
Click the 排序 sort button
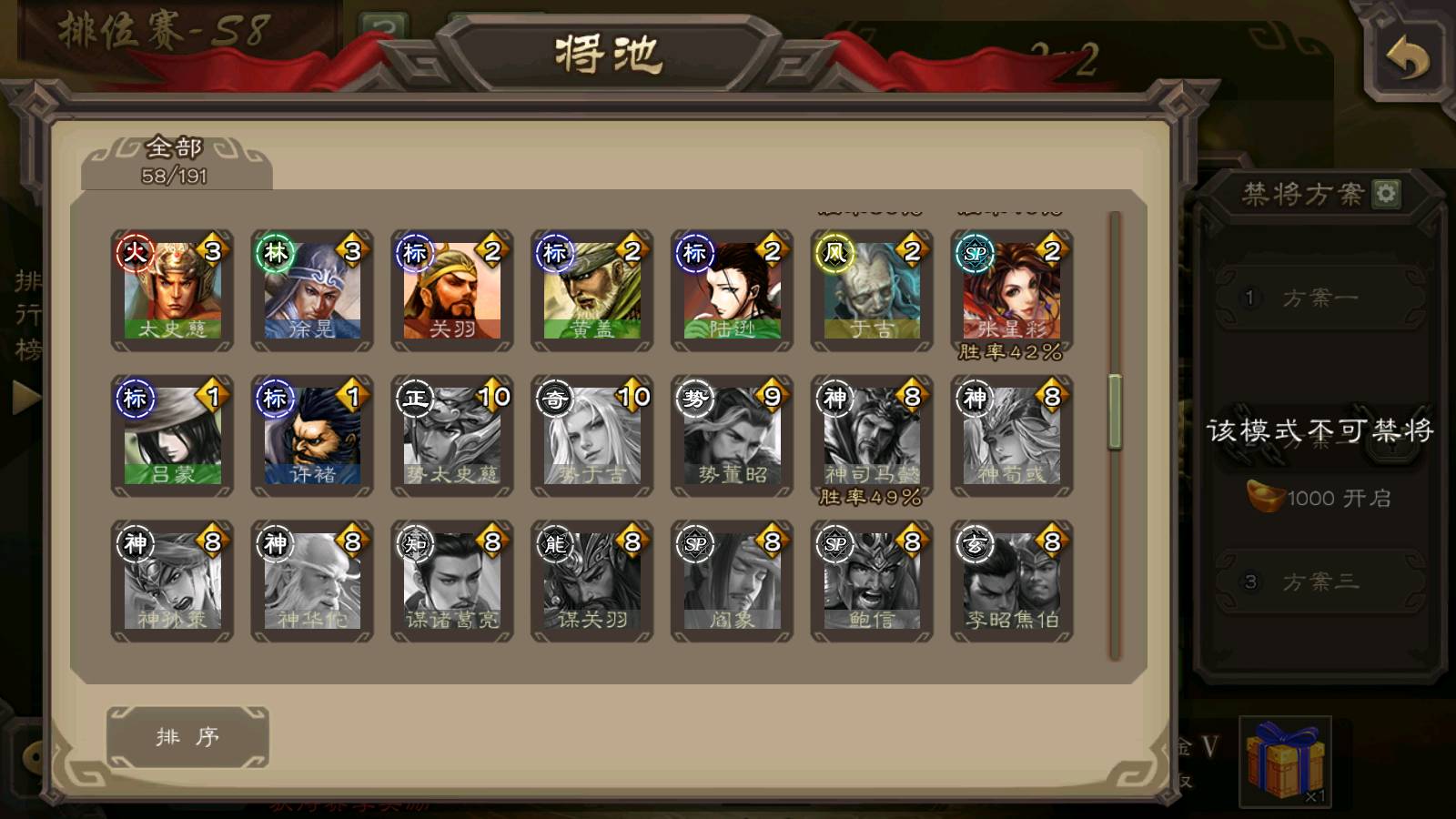coord(187,737)
